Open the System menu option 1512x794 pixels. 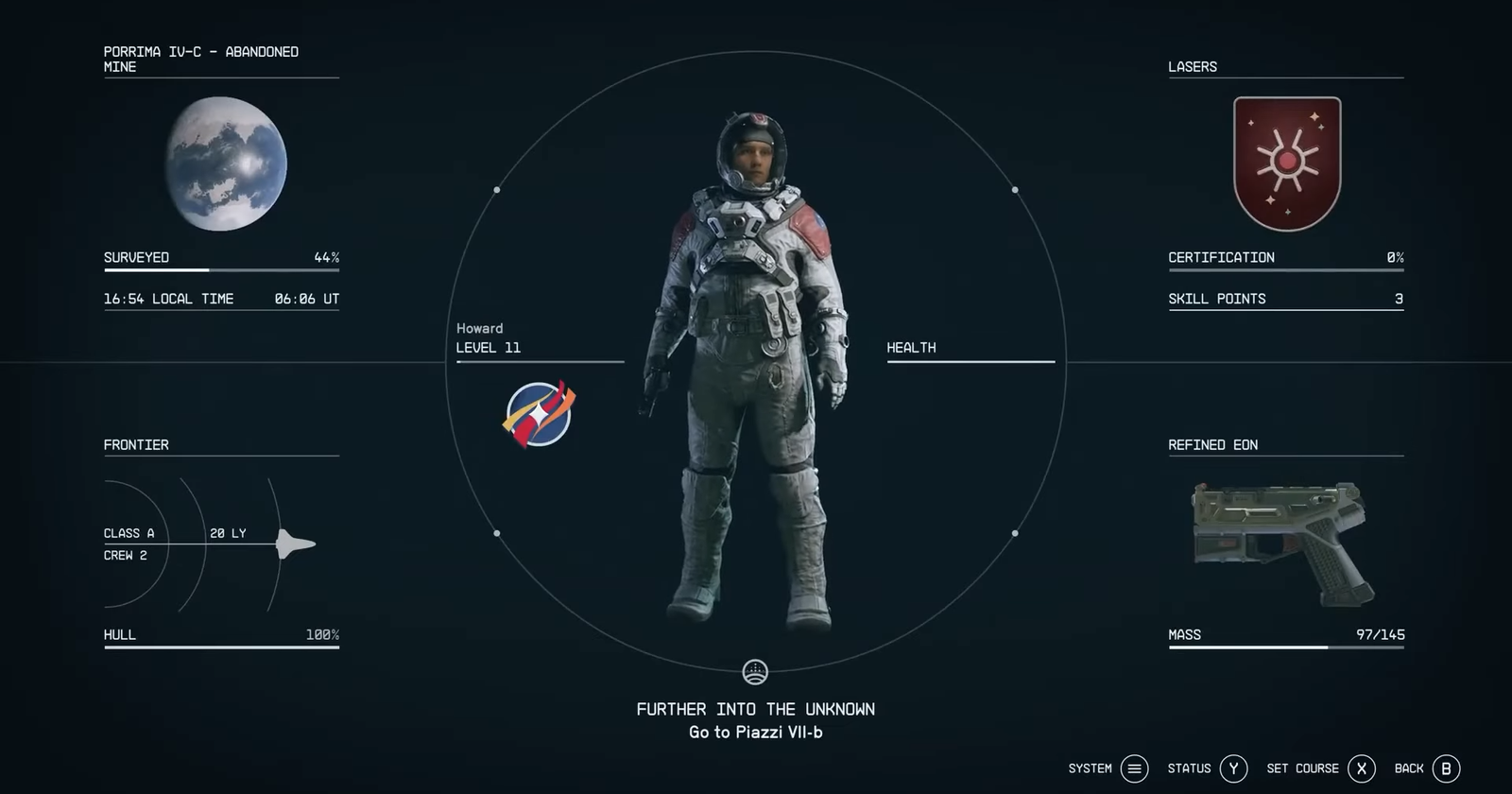pos(1134,768)
